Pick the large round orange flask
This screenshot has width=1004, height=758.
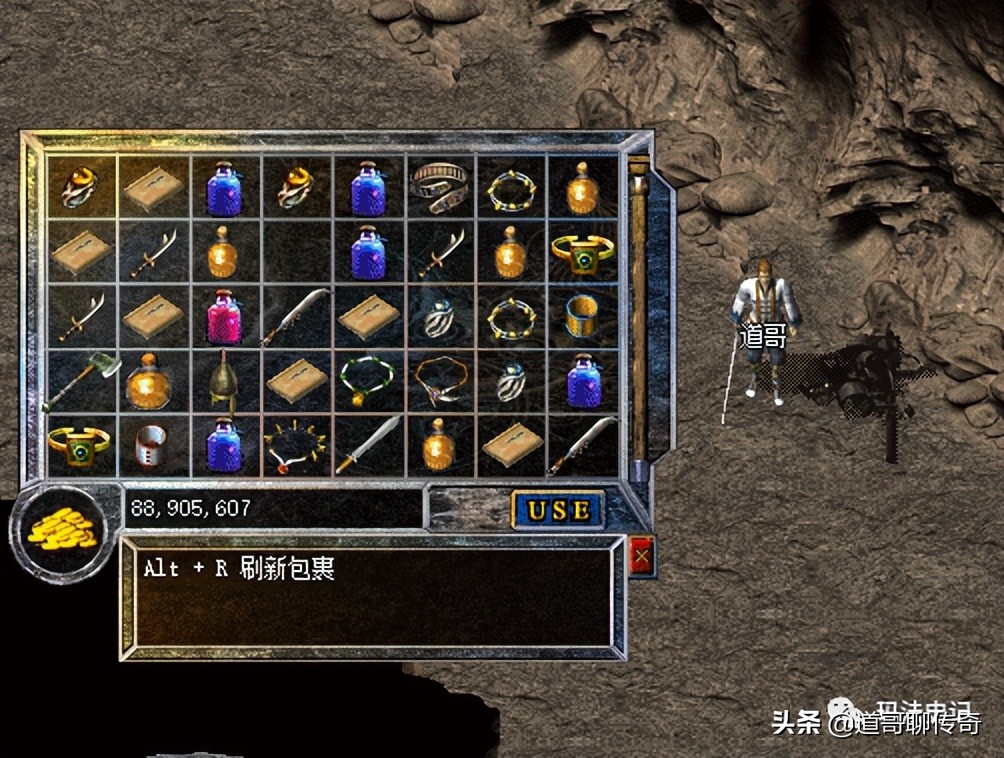(153, 381)
